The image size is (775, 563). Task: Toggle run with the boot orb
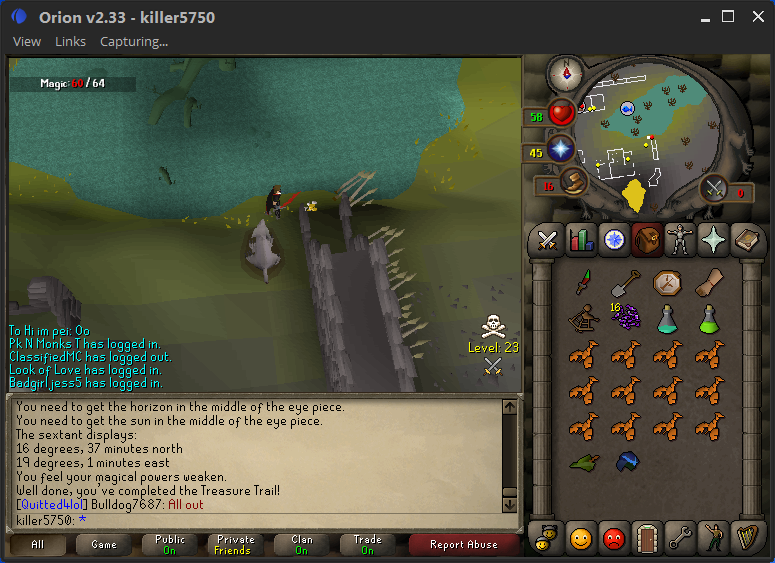pyautogui.click(x=572, y=182)
